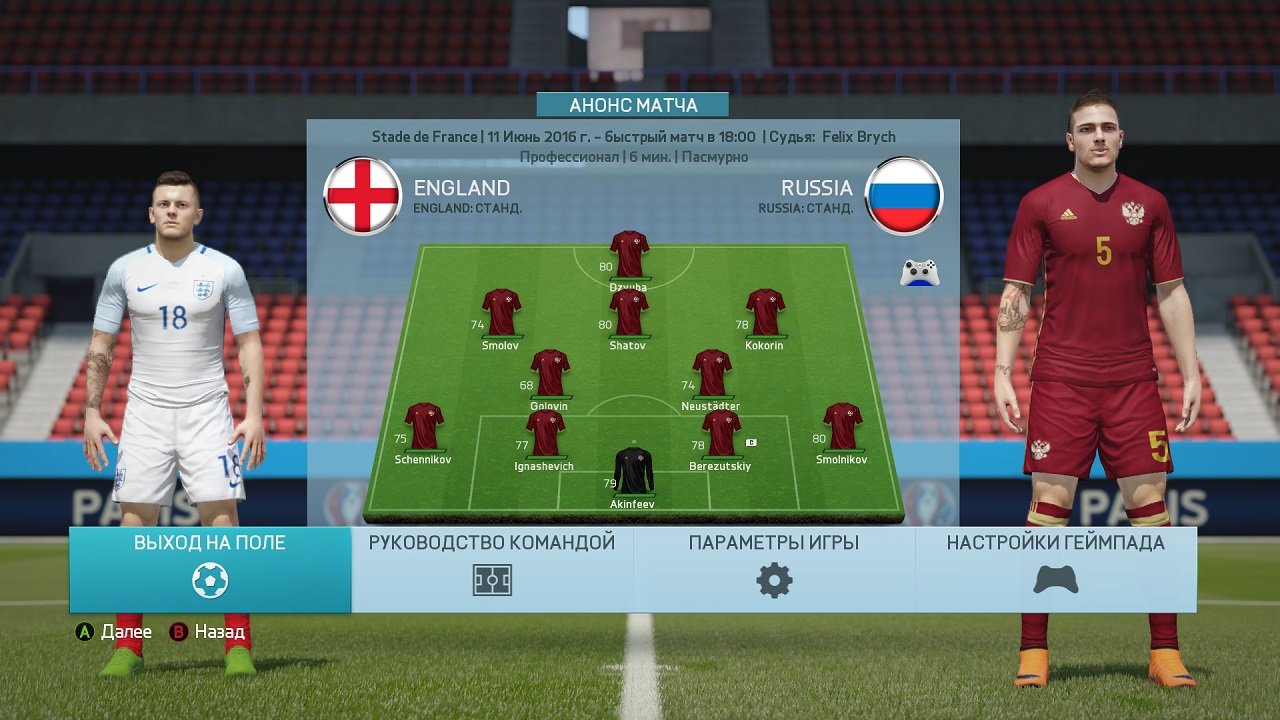Select the soccer ball icon under ВЫХОД НА ПОЛЕ
Image resolution: width=1280 pixels, height=720 pixels.
[208, 578]
